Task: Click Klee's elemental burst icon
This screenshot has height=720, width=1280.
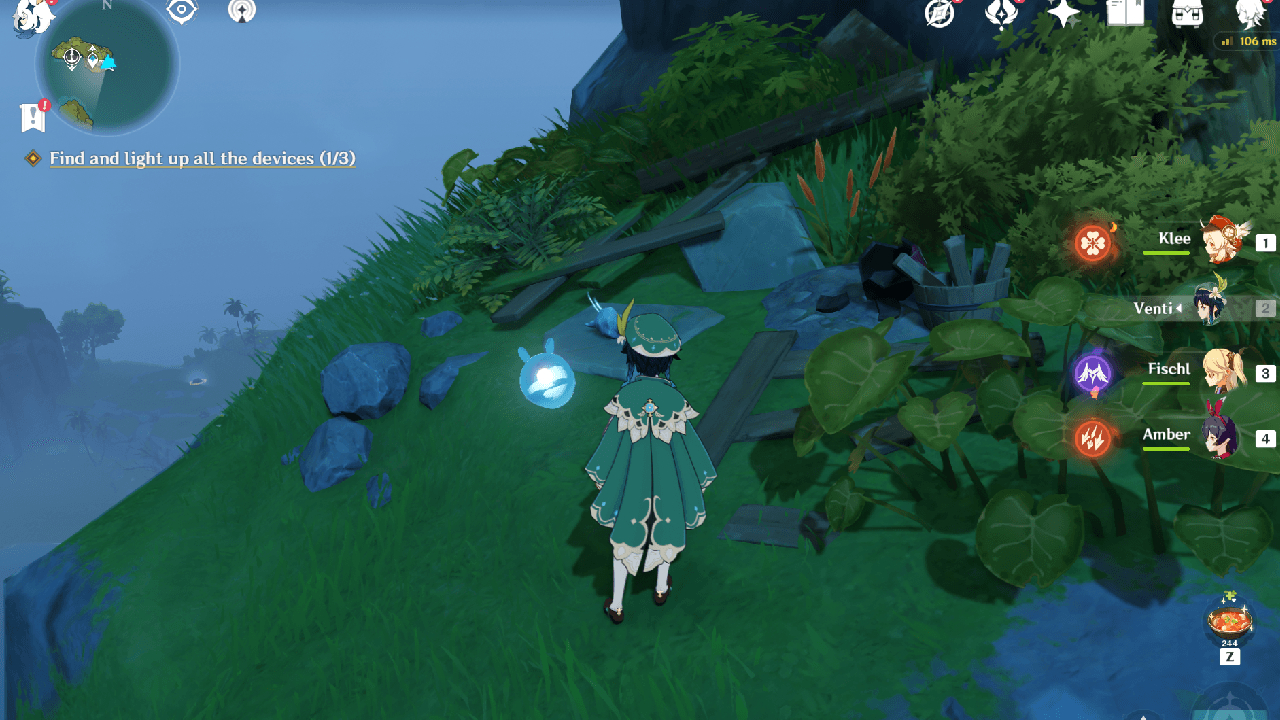Action: click(x=1092, y=241)
